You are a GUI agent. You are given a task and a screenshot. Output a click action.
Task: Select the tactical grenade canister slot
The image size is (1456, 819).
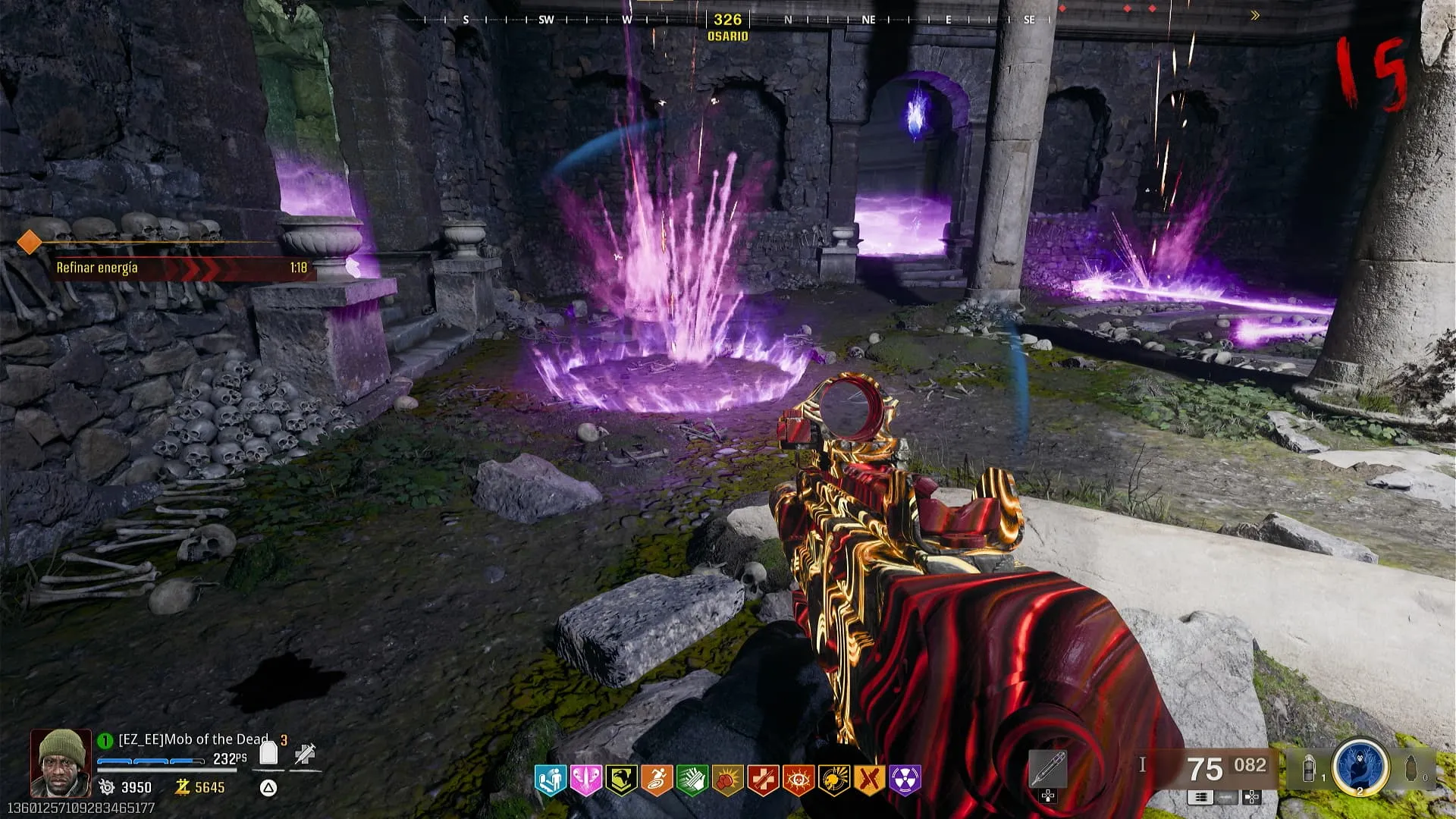(1309, 769)
